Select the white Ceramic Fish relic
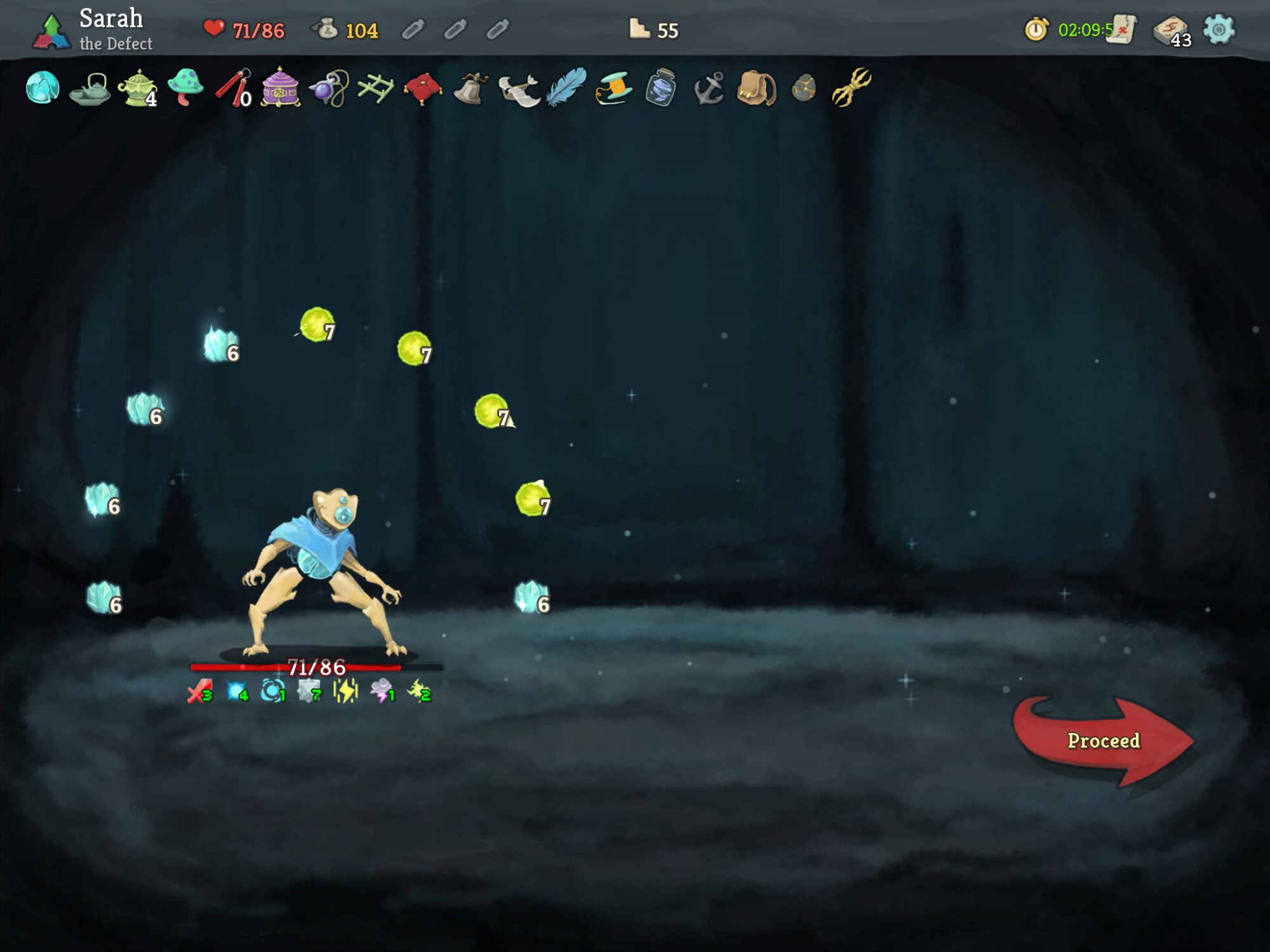 518,89
